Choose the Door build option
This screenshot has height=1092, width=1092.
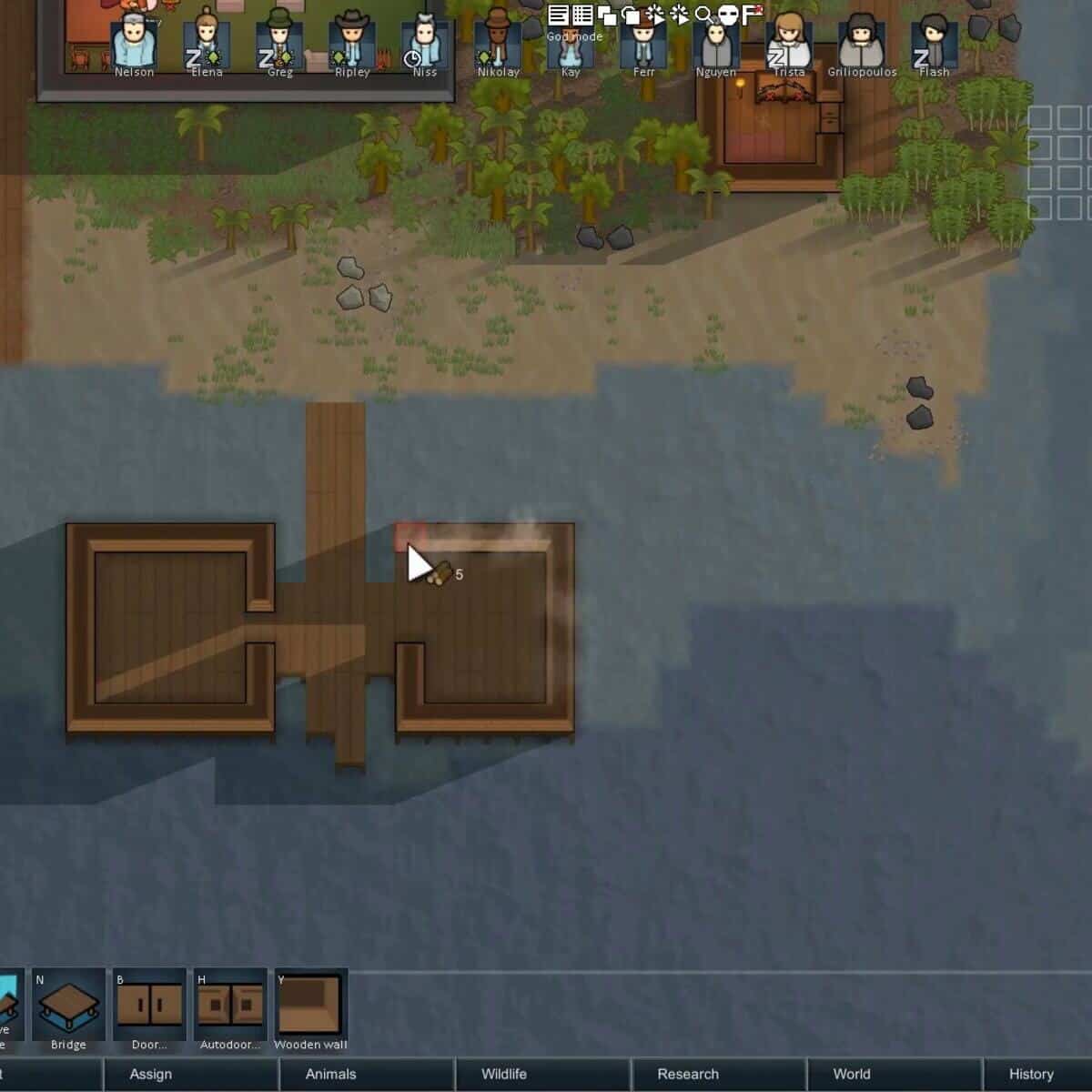pos(149,1006)
